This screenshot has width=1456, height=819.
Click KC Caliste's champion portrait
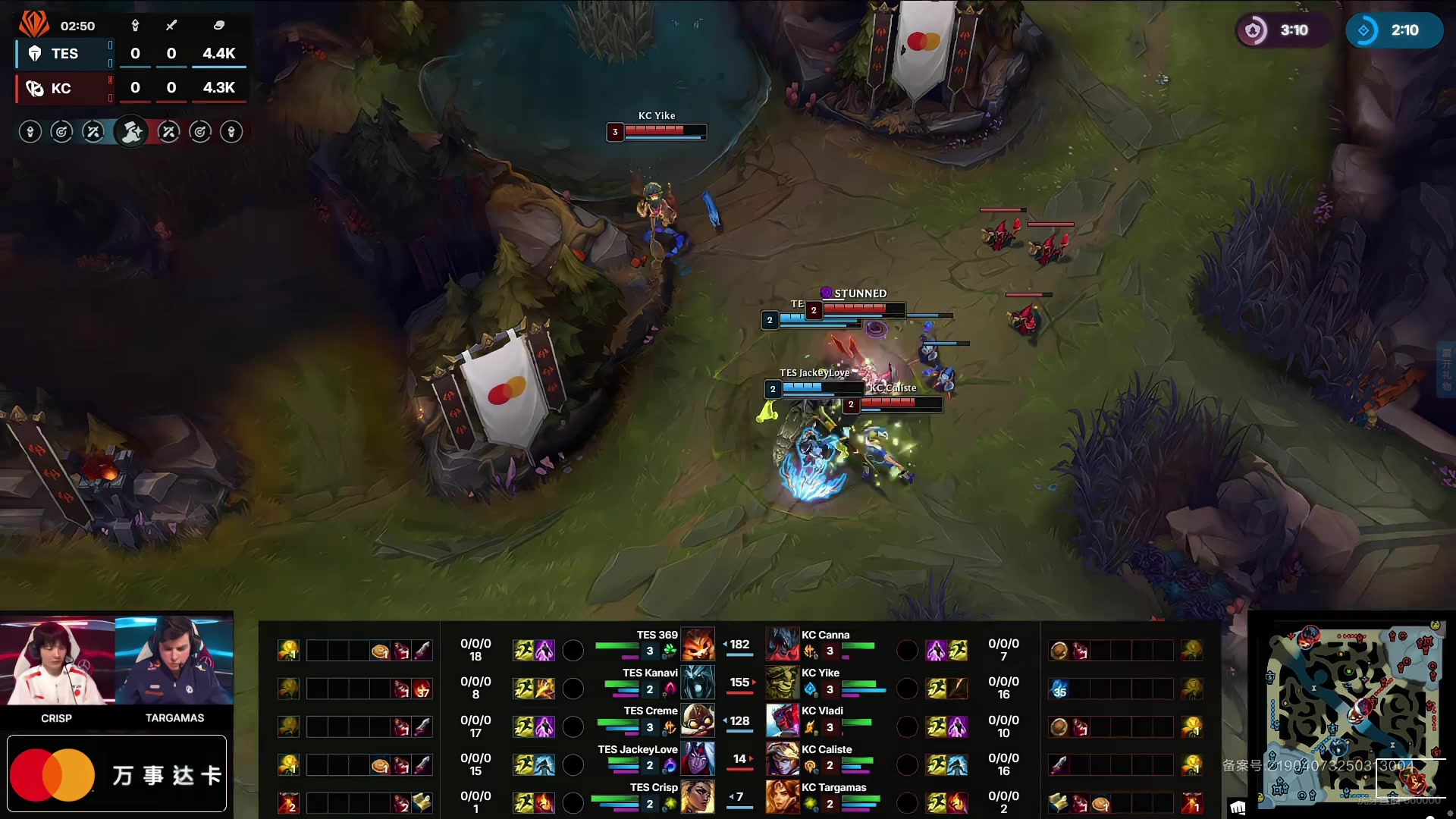(783, 758)
